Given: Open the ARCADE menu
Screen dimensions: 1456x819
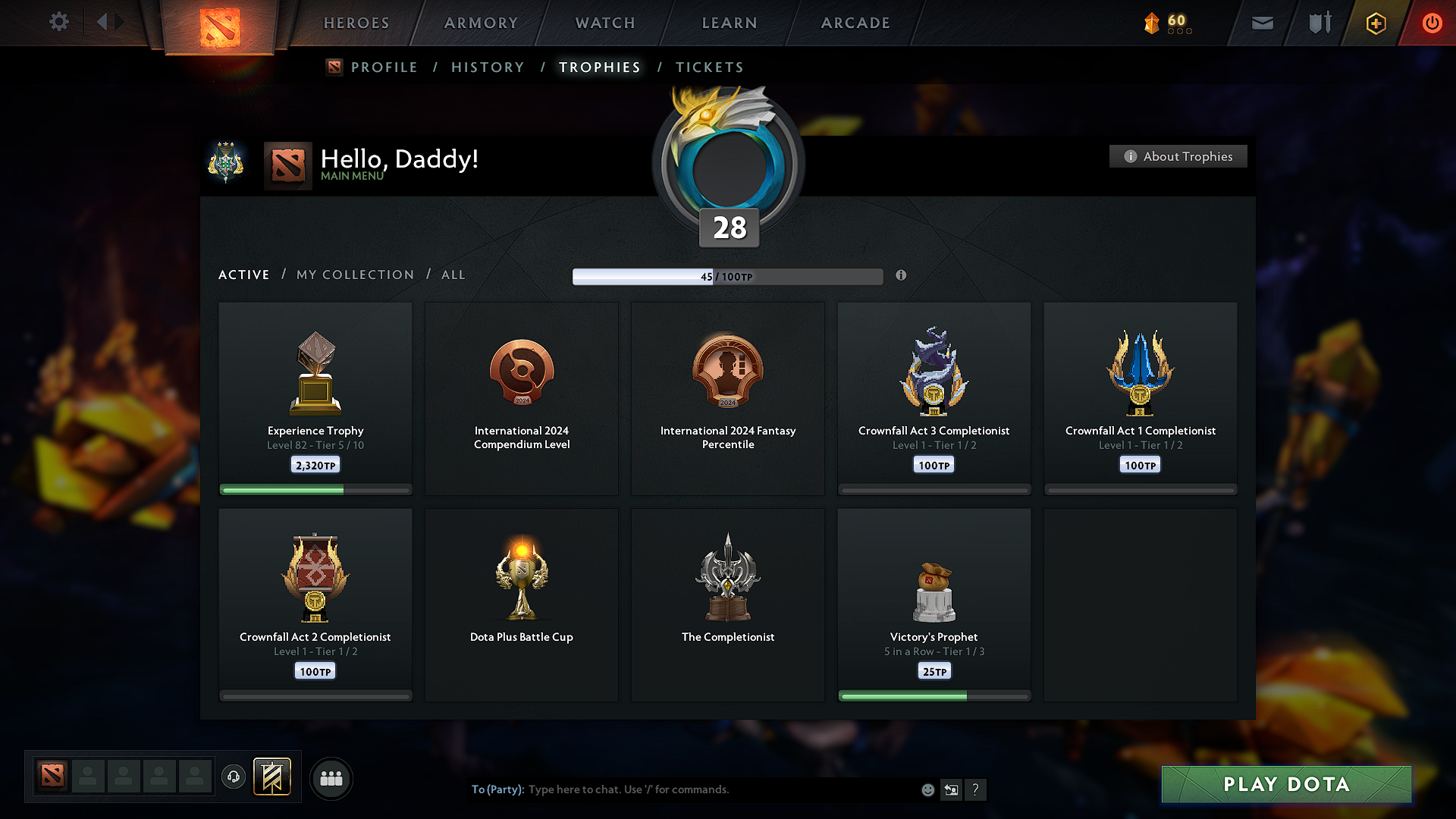Looking at the screenshot, I should click(855, 23).
